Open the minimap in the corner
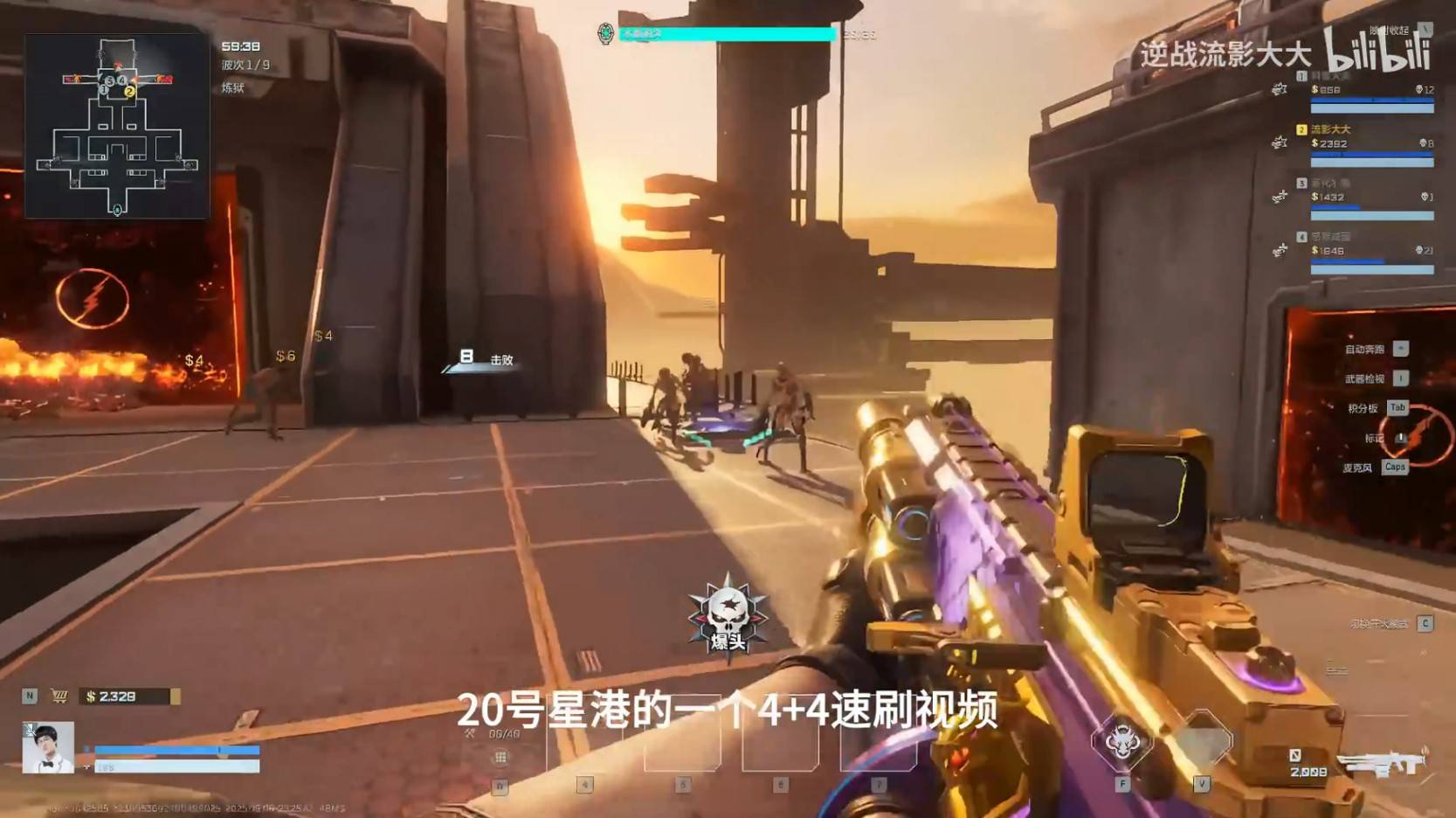Screen dimensions: 1456x818 coord(117,126)
